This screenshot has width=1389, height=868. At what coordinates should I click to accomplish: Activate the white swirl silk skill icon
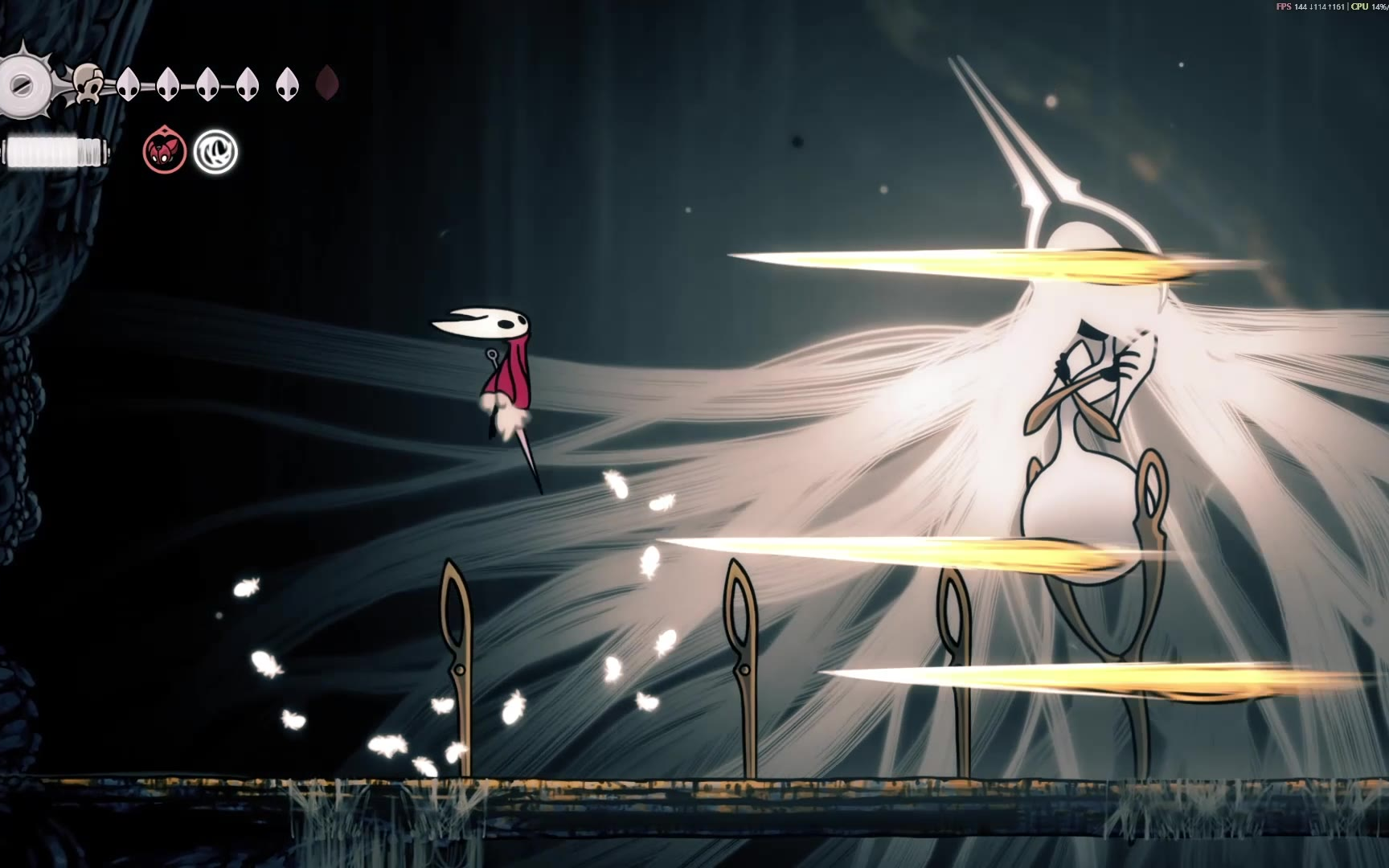pyautogui.click(x=216, y=152)
